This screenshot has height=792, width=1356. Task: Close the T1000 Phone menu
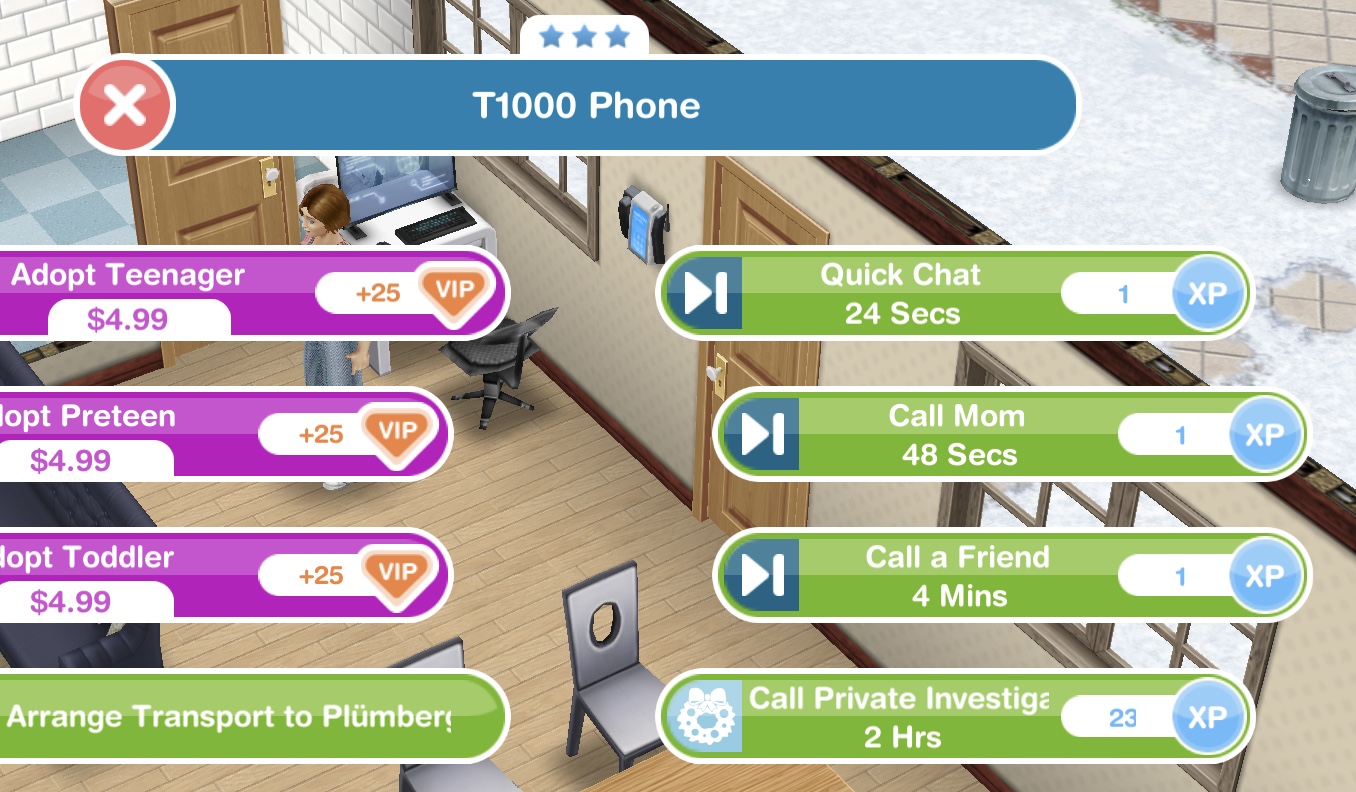point(126,105)
